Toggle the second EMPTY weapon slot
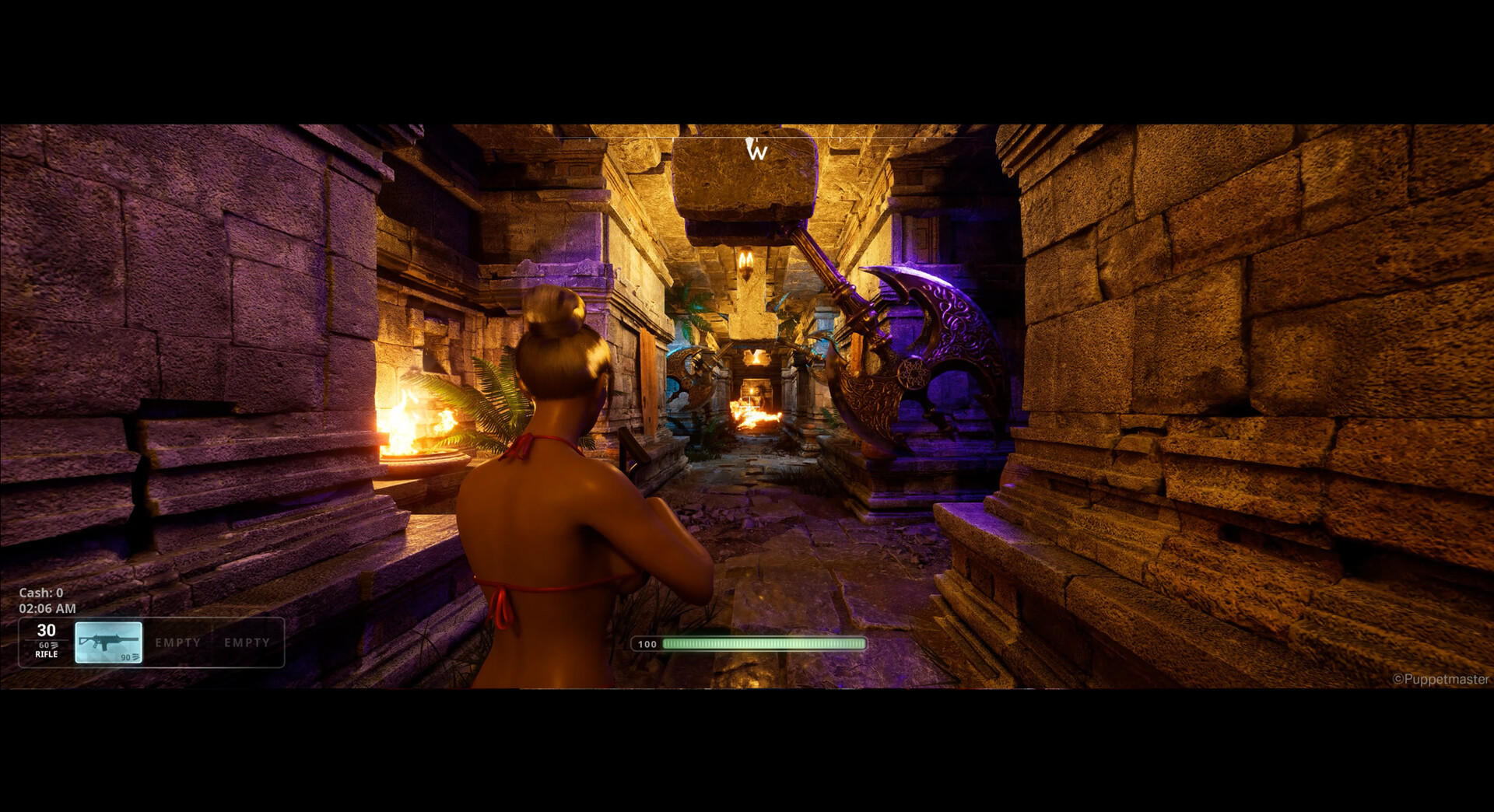 pyautogui.click(x=247, y=642)
